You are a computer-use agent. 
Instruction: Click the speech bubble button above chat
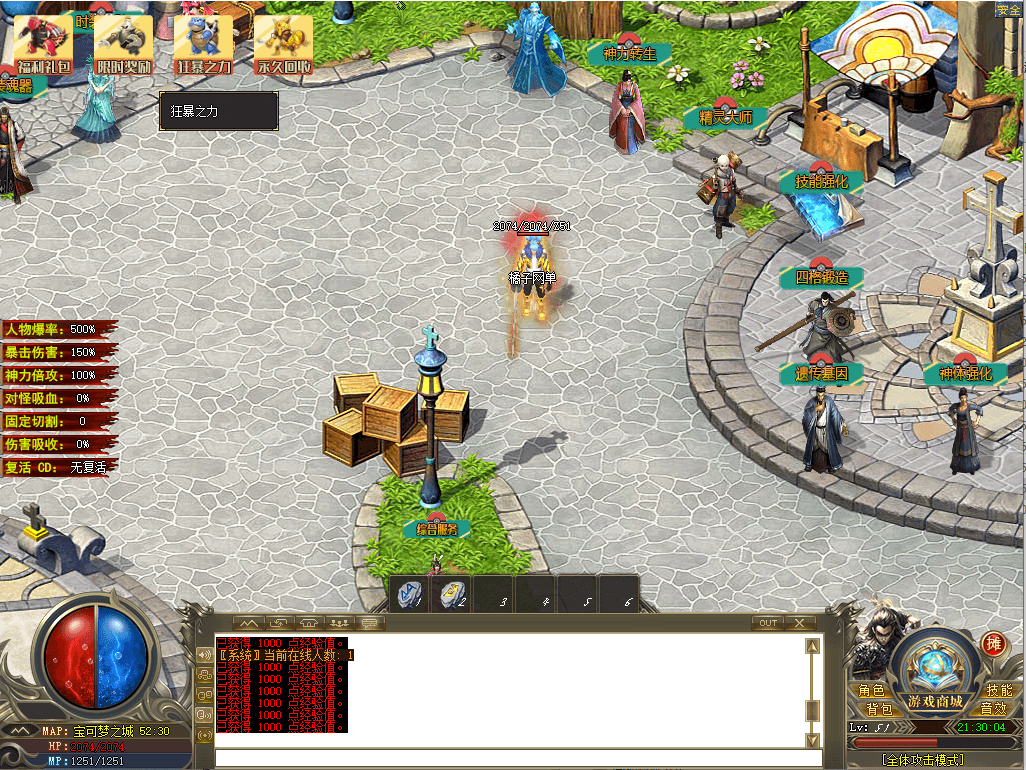[371, 622]
